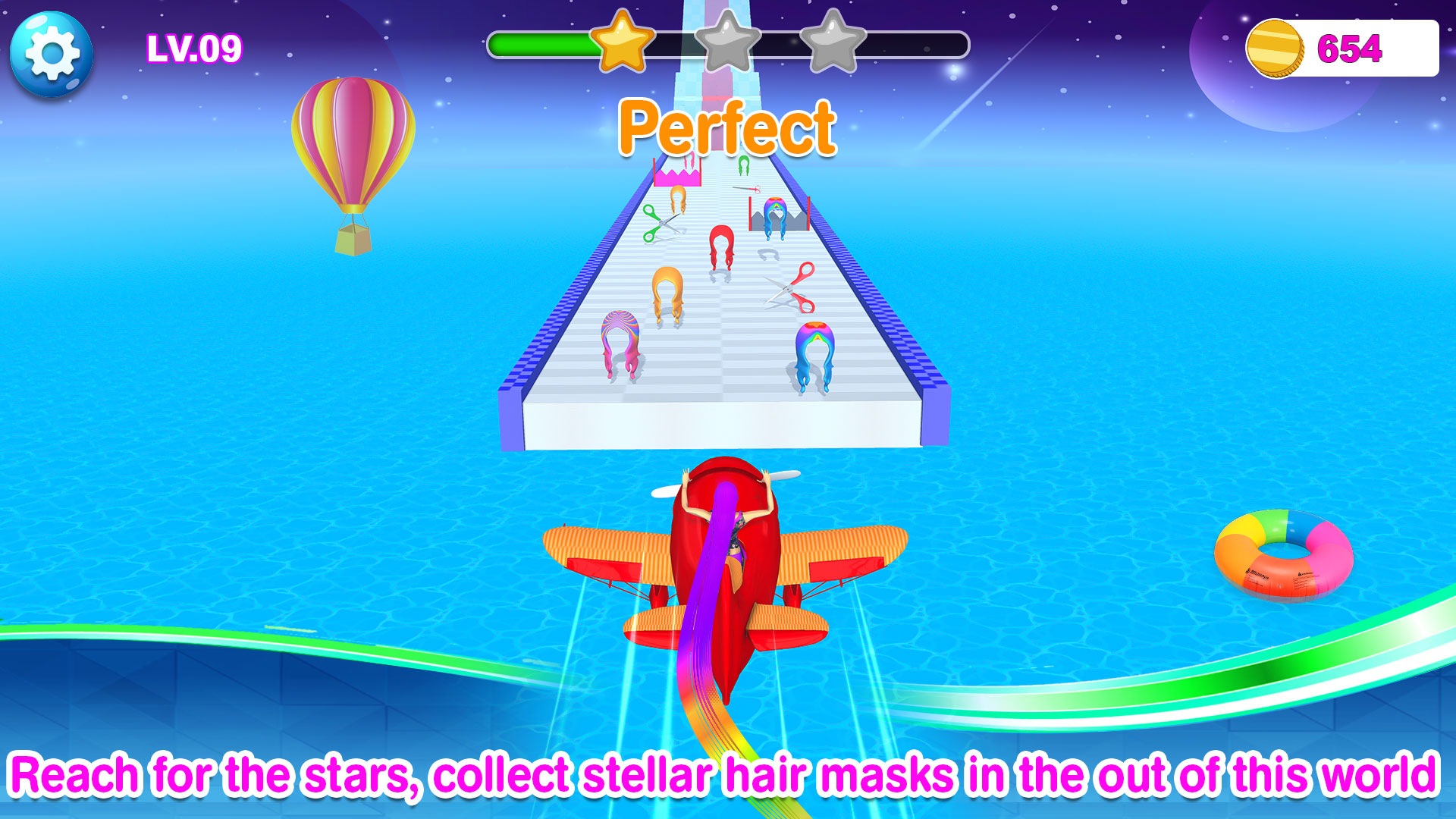This screenshot has width=1456, height=819.
Task: Tap the pink swirl wig
Action: 622,341
